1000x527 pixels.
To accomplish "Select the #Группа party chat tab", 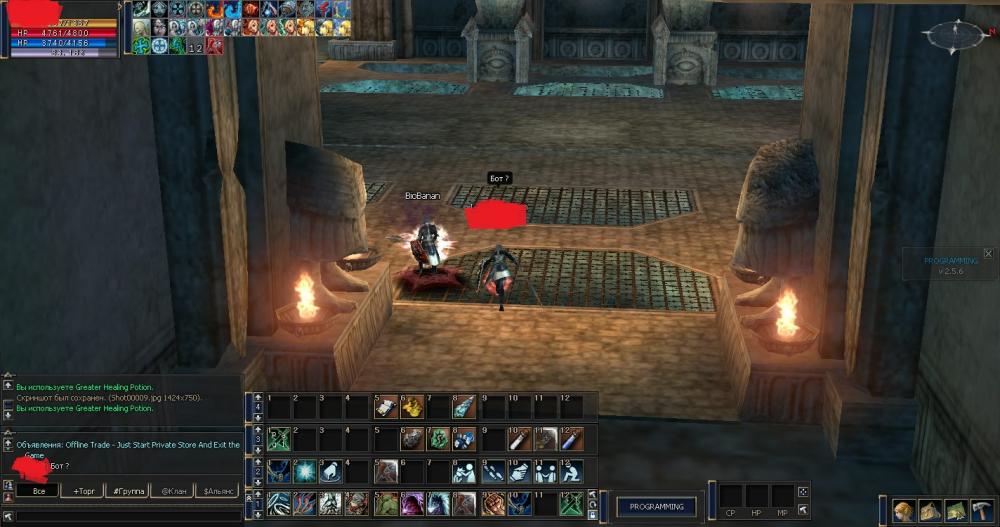I will coord(129,491).
